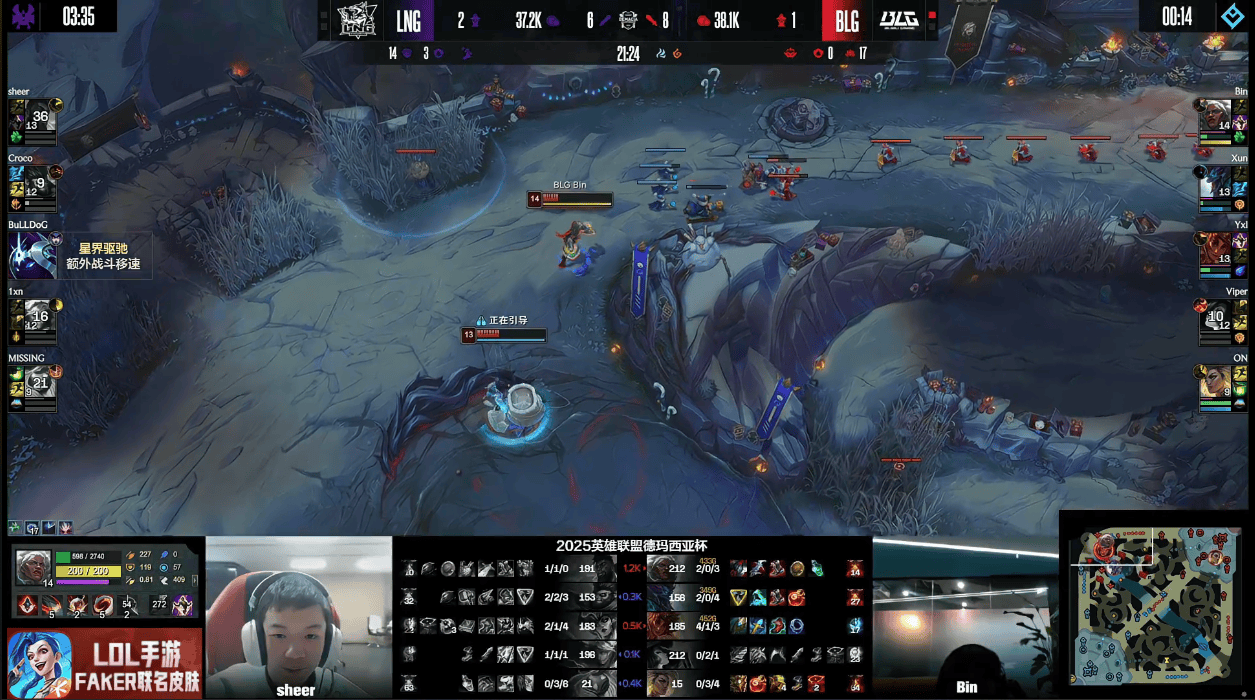Open the LOL mobile Faker skin banner
The width and height of the screenshot is (1255, 700).
coord(104,664)
